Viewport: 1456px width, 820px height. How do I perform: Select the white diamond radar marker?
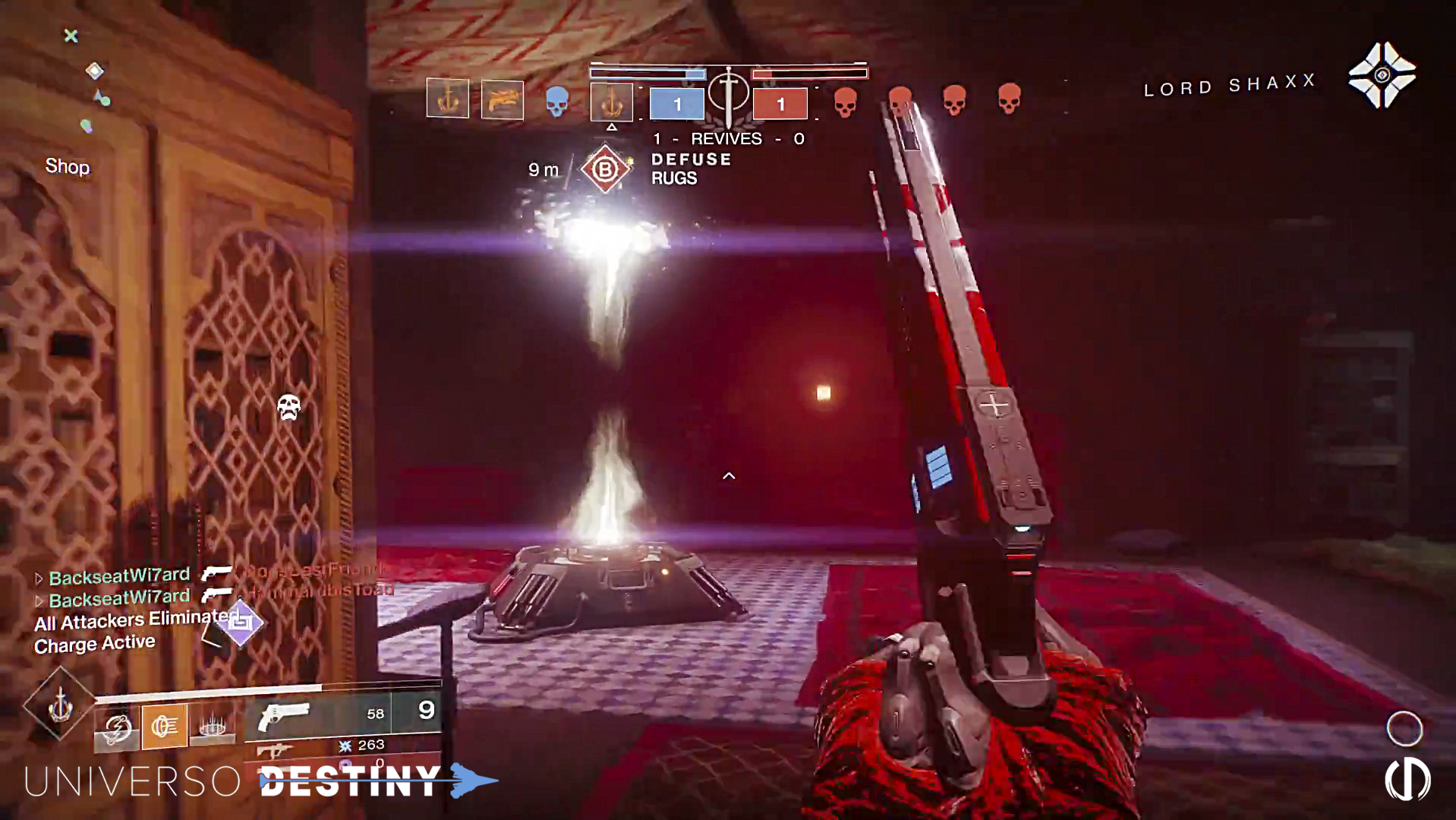pyautogui.click(x=95, y=71)
